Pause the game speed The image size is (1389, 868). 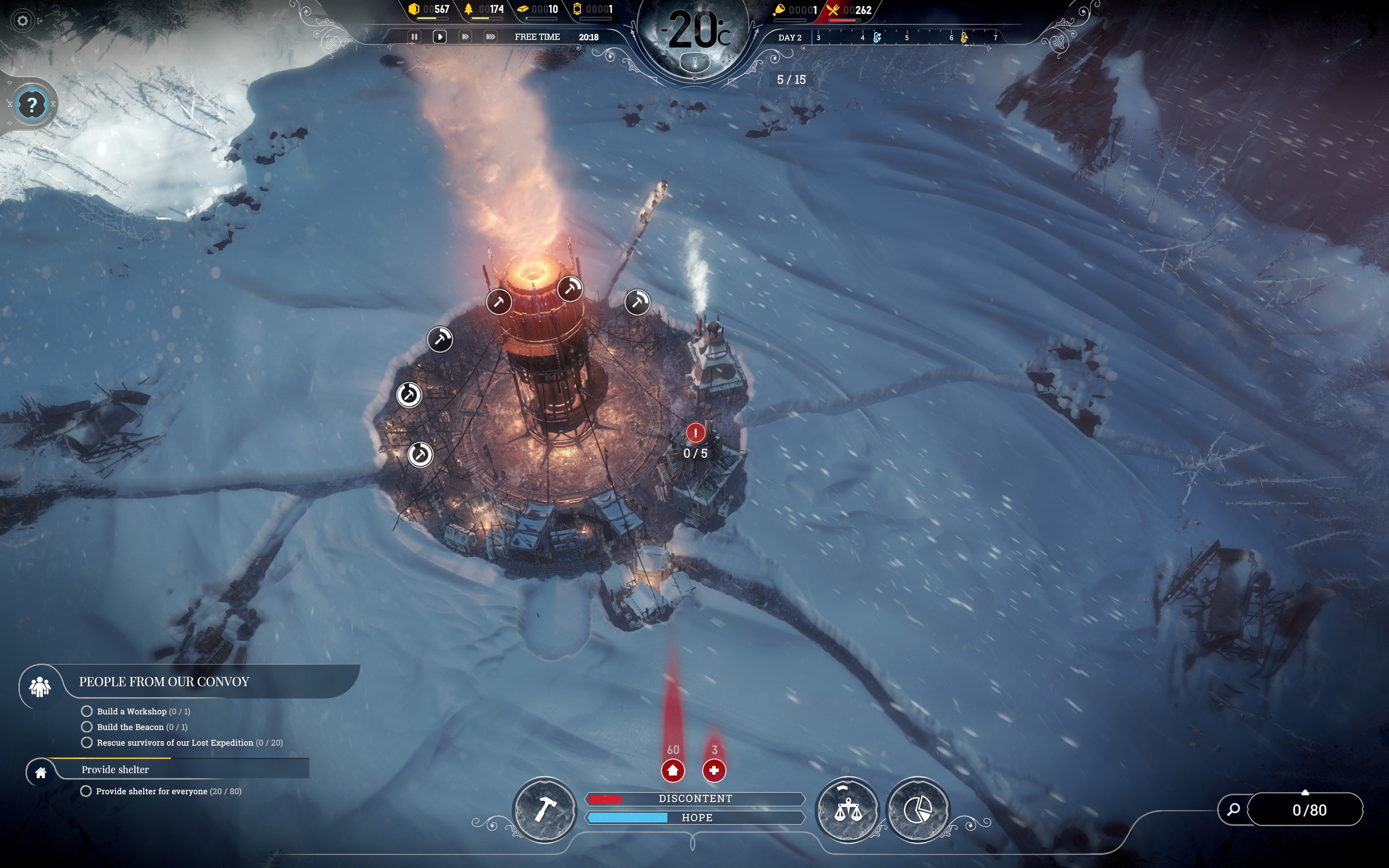[x=414, y=37]
